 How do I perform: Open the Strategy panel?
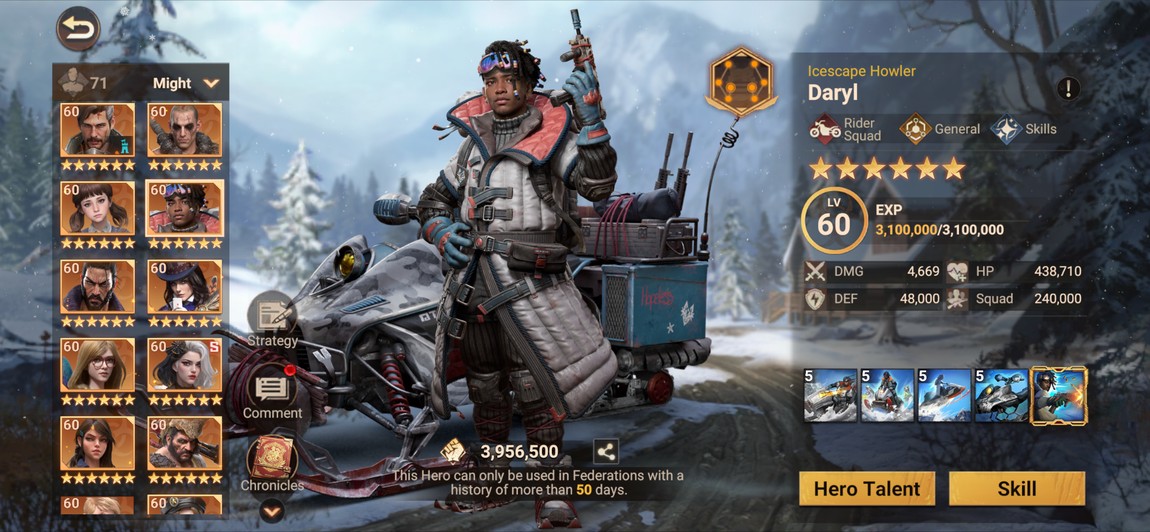click(272, 321)
